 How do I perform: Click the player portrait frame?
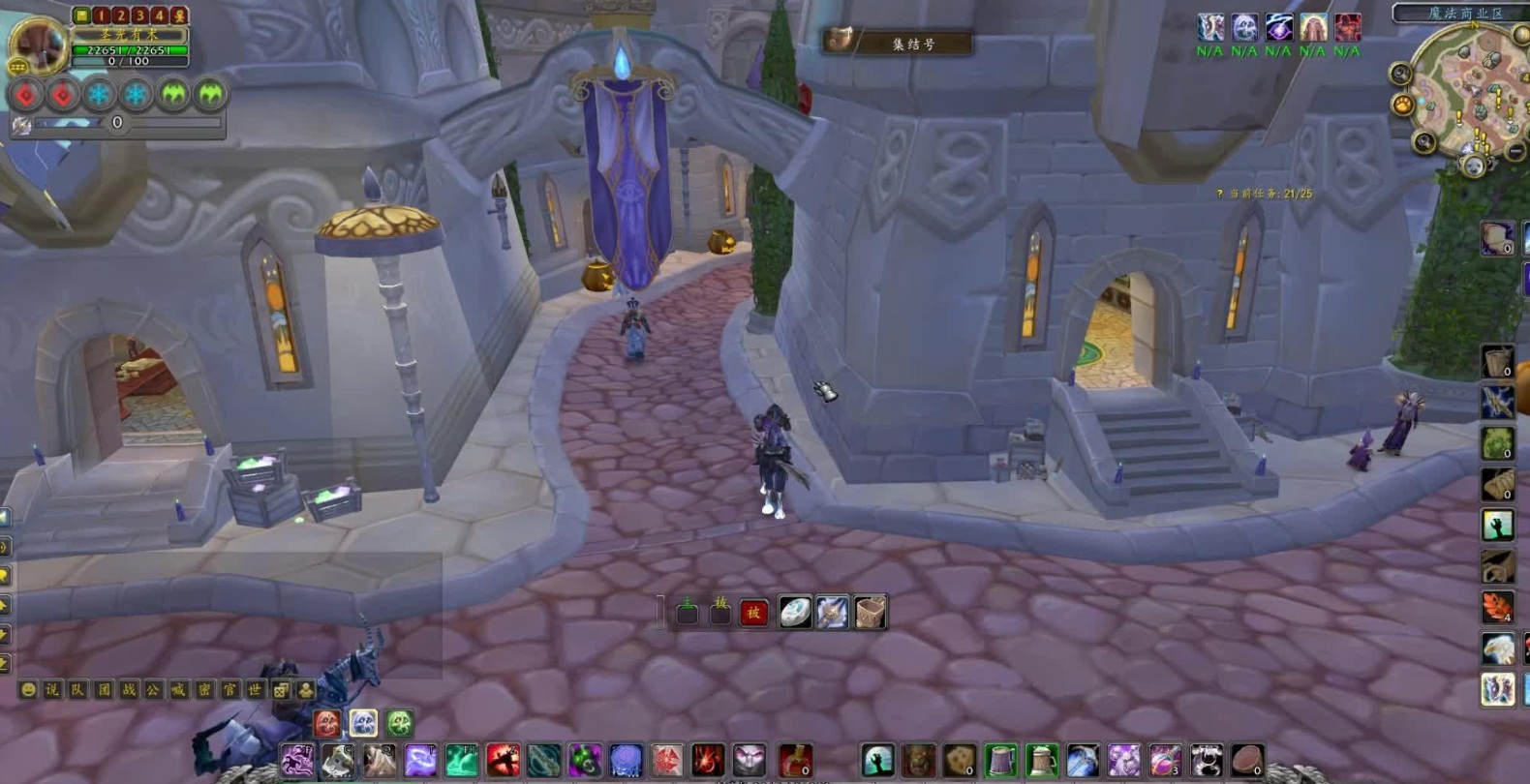tap(37, 44)
